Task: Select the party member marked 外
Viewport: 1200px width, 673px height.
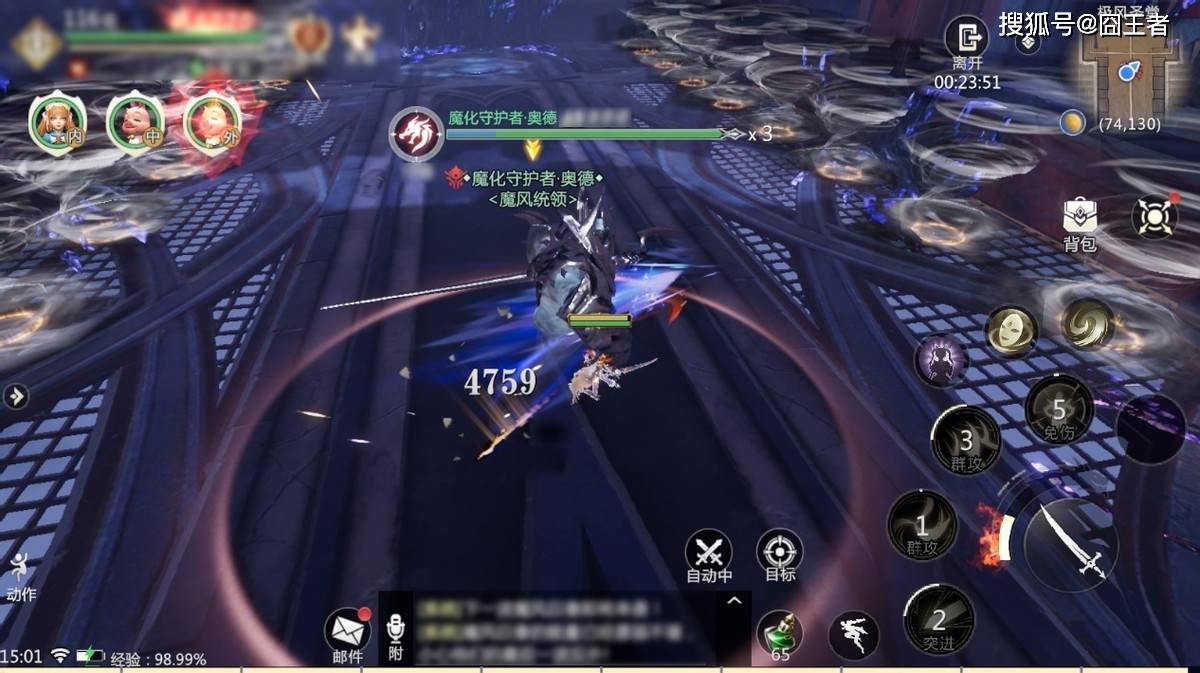Action: (x=213, y=122)
